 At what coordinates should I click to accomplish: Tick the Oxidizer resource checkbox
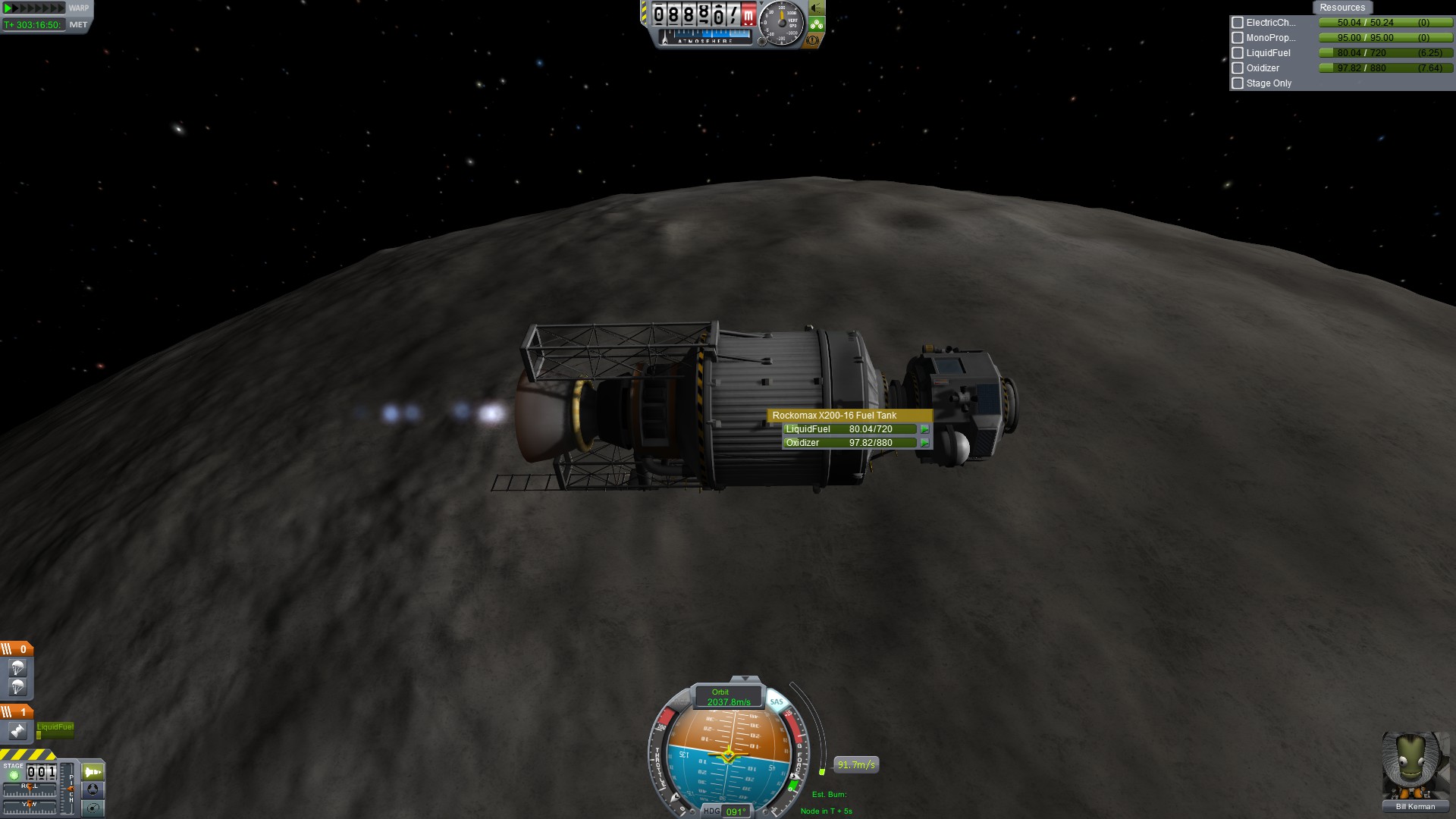pos(1238,68)
